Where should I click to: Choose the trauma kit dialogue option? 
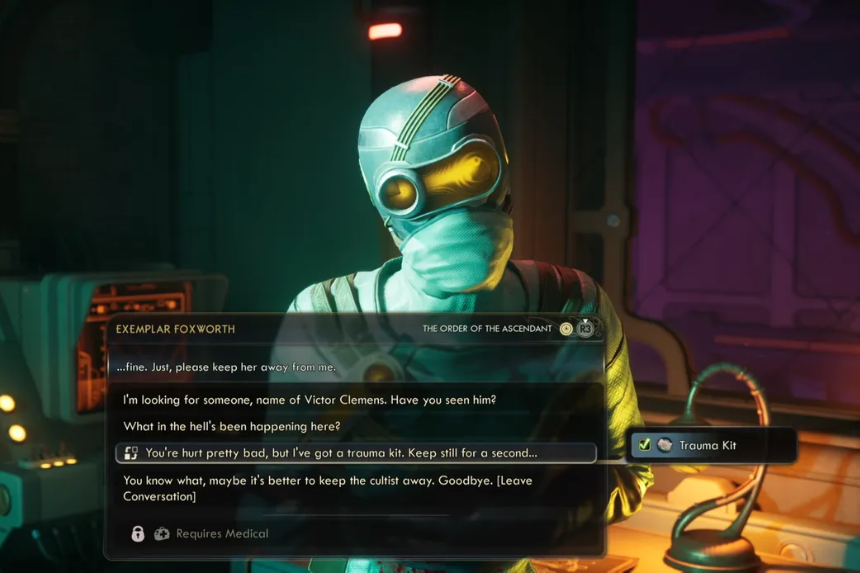point(341,453)
